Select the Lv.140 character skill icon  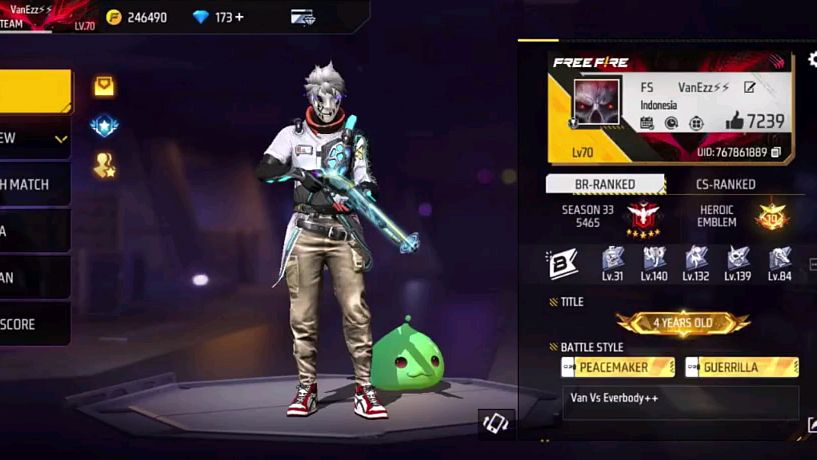654,262
